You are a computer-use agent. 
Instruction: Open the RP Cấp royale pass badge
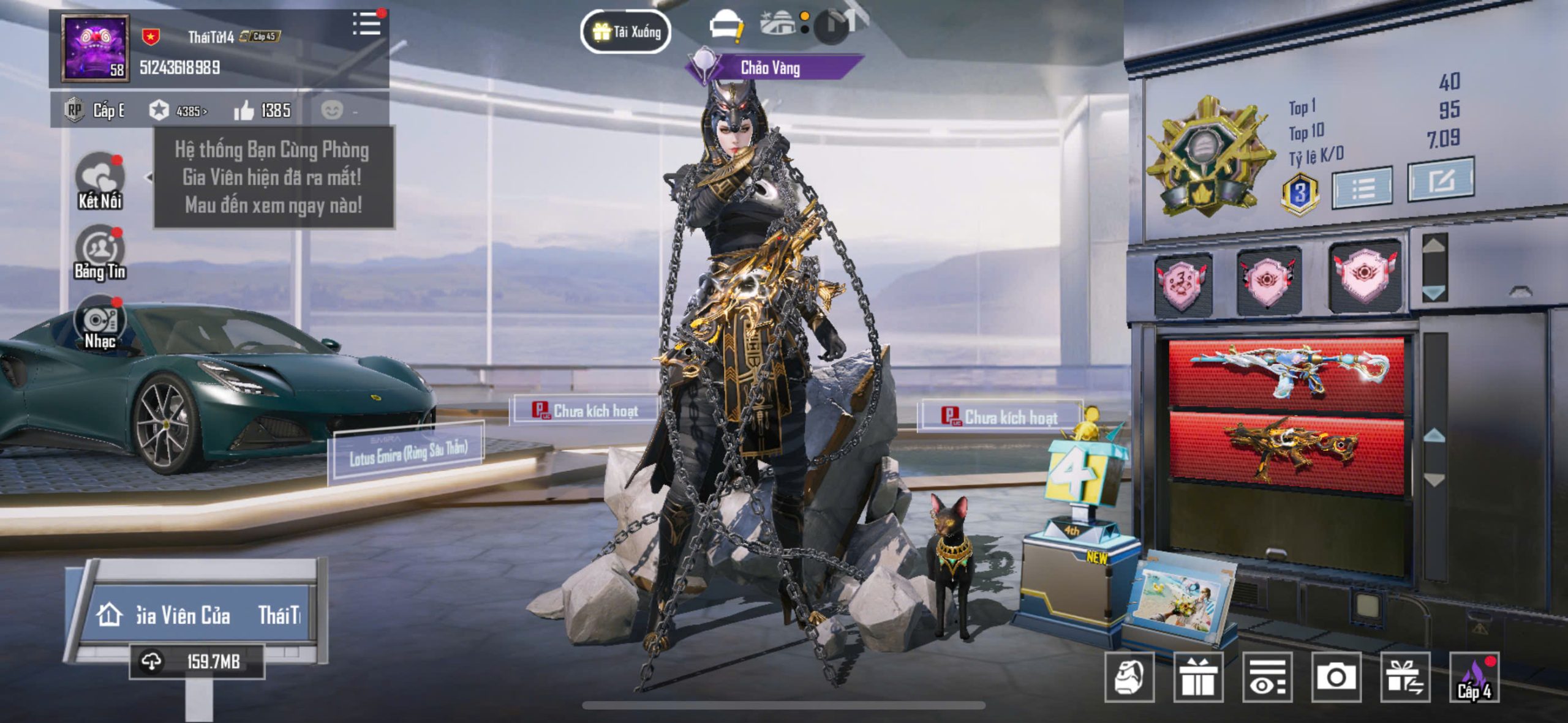pyautogui.click(x=95, y=111)
